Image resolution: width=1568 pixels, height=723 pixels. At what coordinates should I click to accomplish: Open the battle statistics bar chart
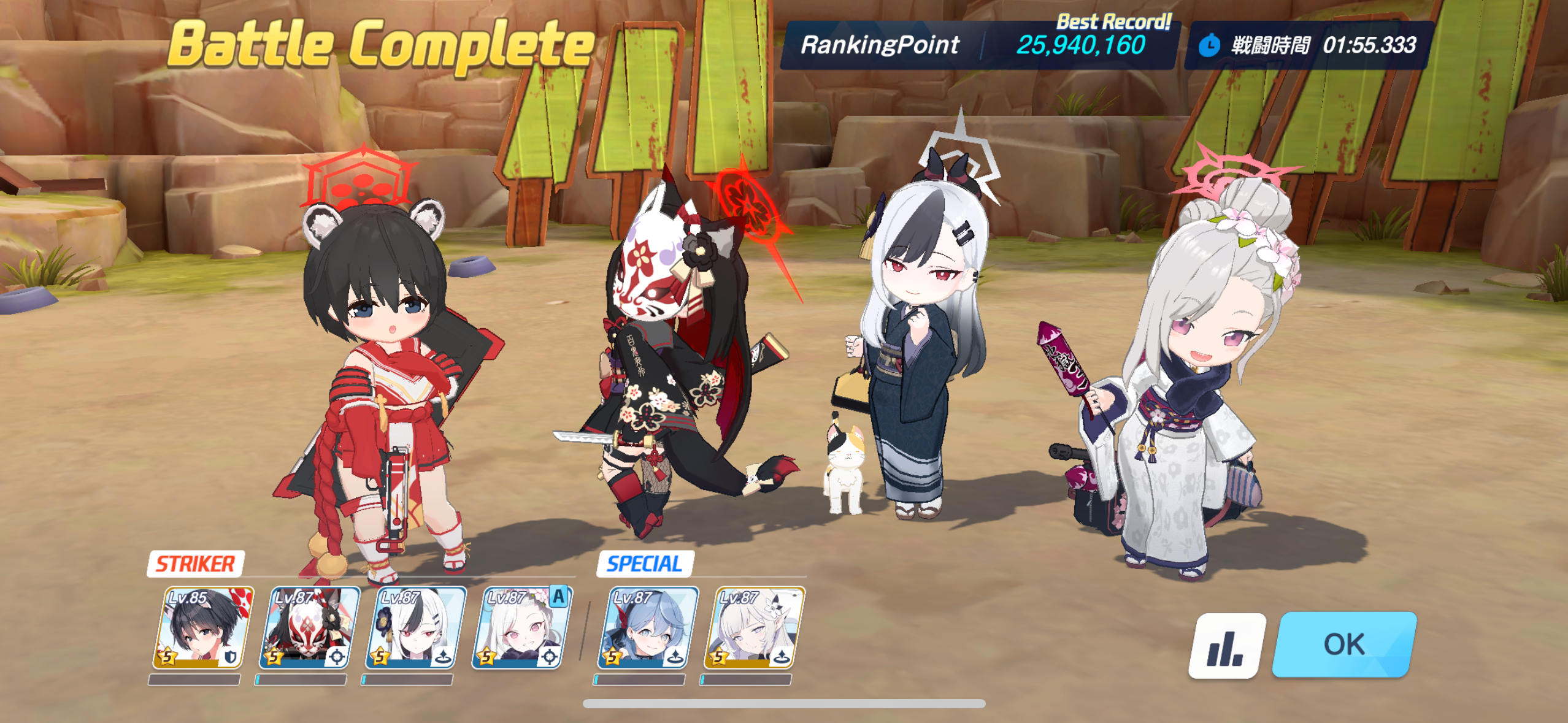pos(1226,646)
